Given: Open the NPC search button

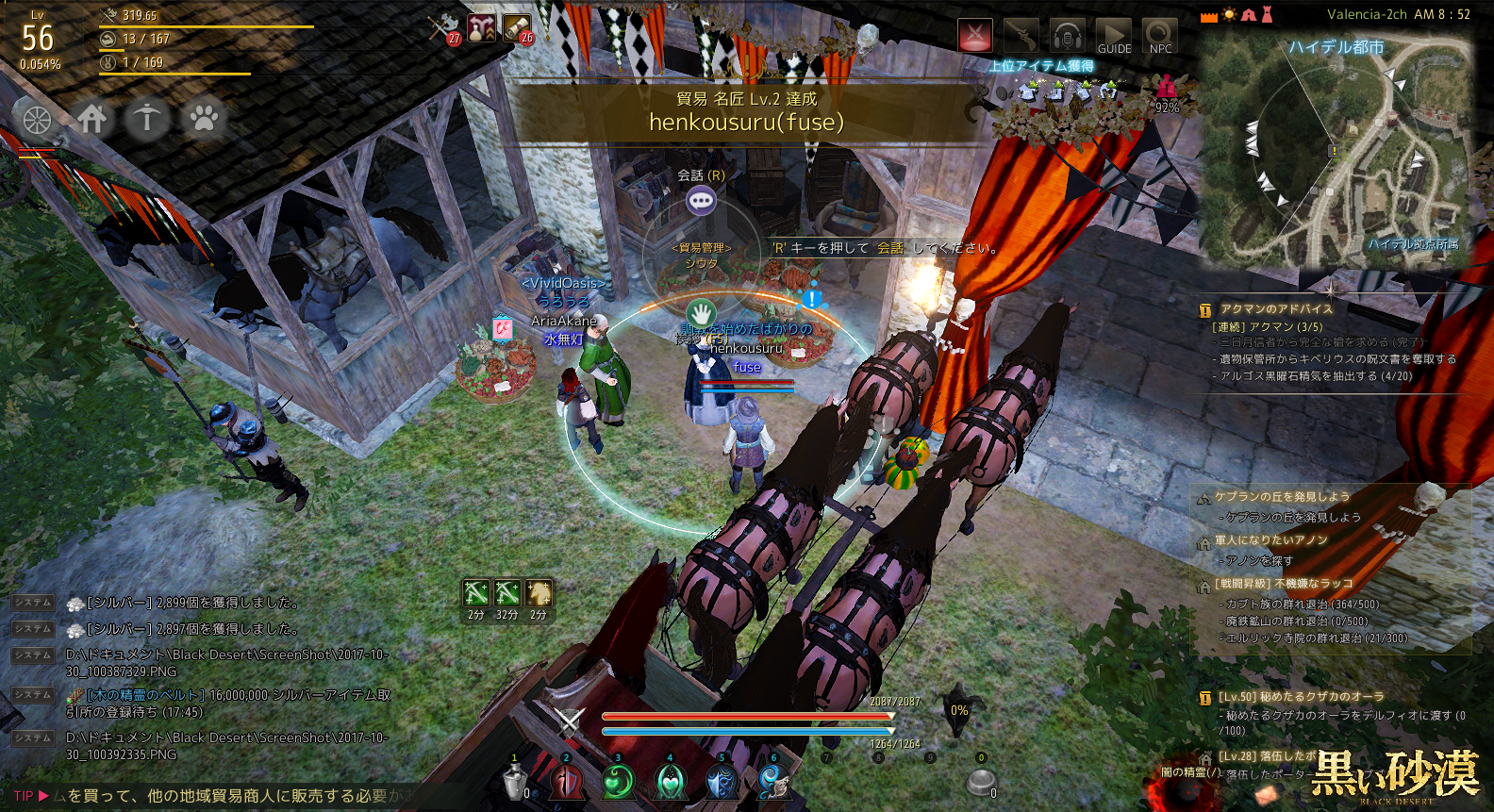Looking at the screenshot, I should pos(1160,37).
